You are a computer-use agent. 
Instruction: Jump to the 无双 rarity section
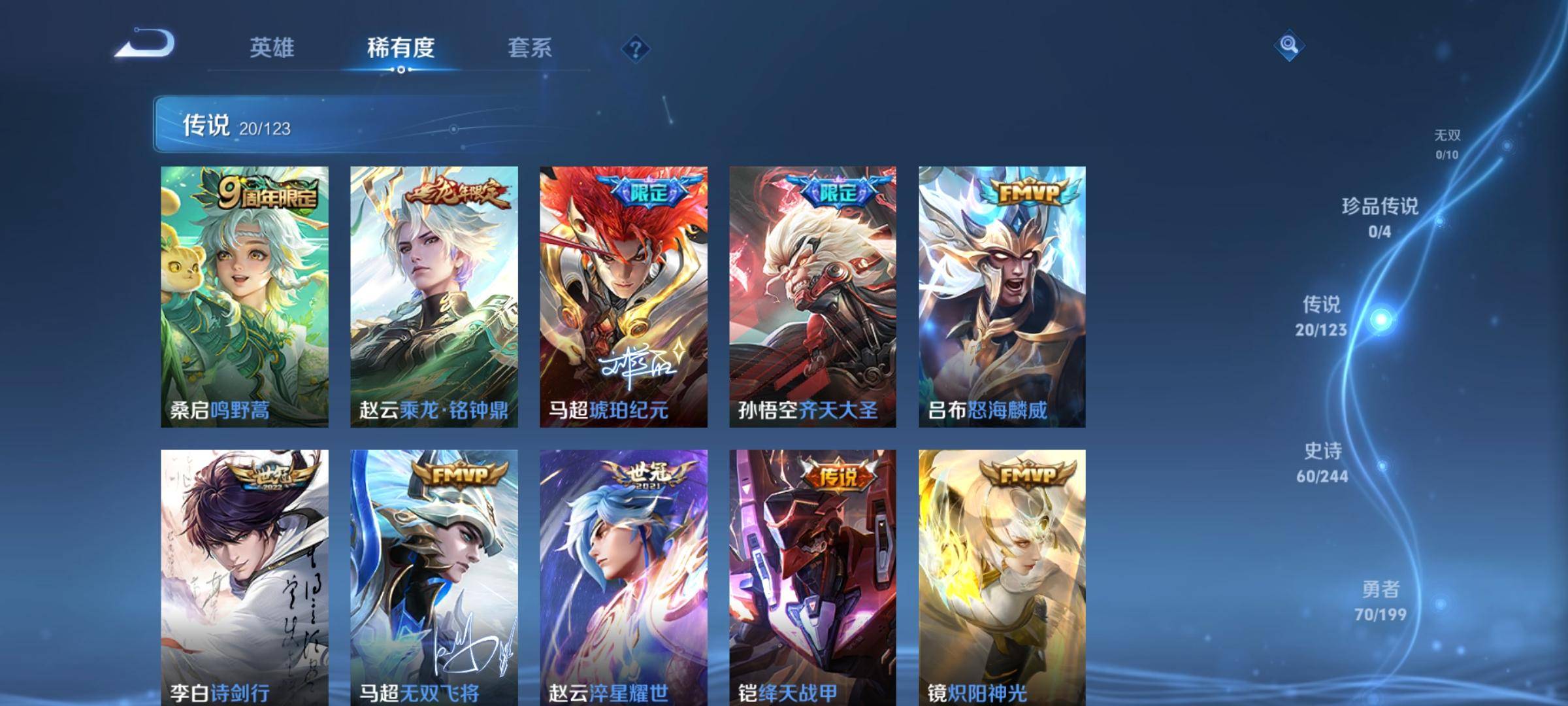pyautogui.click(x=1447, y=144)
